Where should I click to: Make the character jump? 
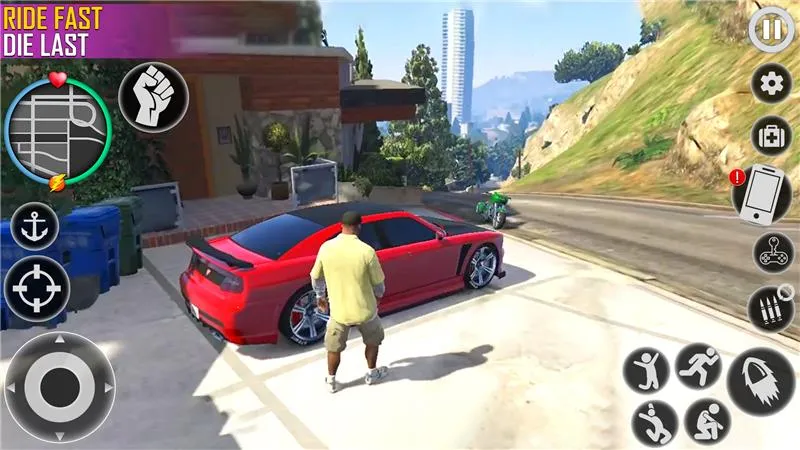click(x=646, y=370)
